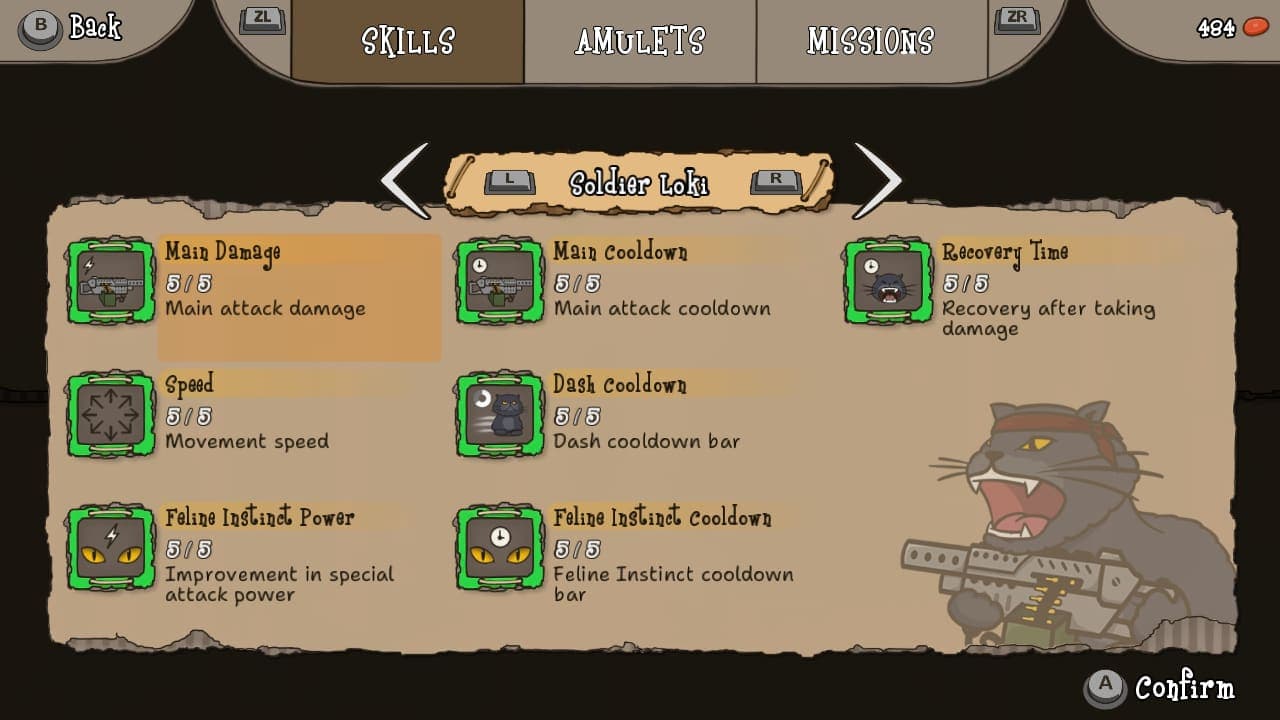This screenshot has width=1280, height=720.
Task: Click the R key on the character banner
Action: (x=775, y=181)
